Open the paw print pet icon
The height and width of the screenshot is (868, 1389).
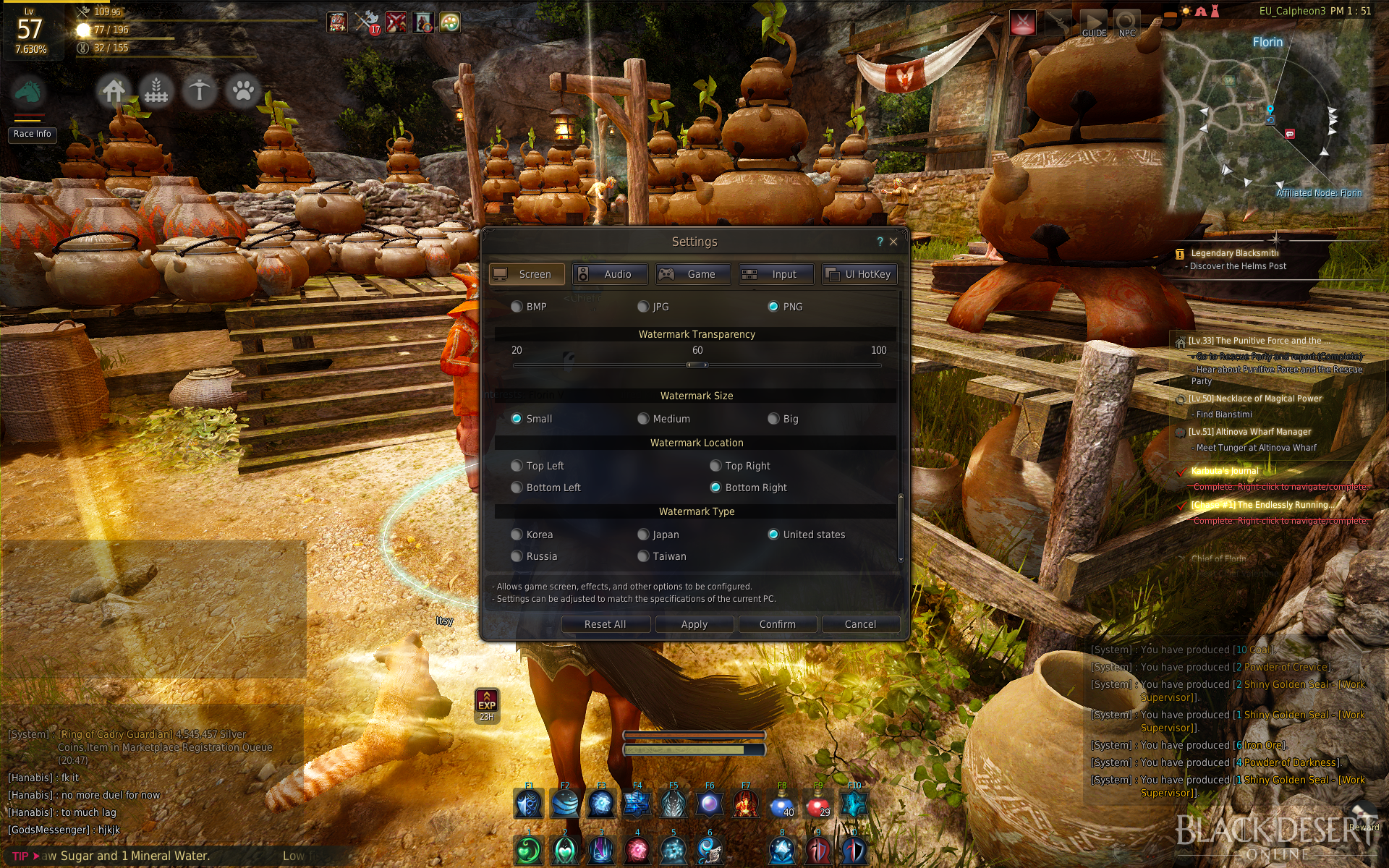pos(243,91)
